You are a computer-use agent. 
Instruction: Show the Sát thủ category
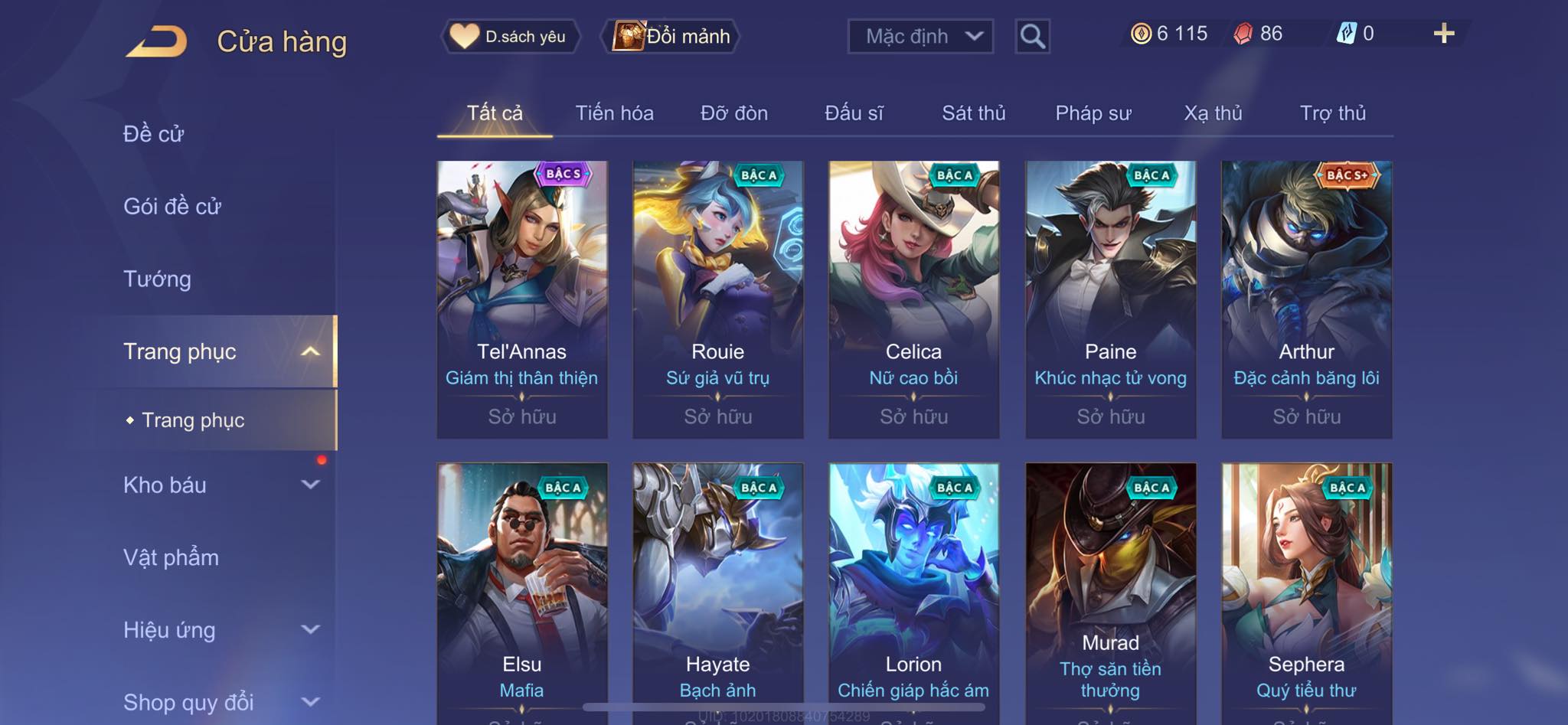(973, 113)
